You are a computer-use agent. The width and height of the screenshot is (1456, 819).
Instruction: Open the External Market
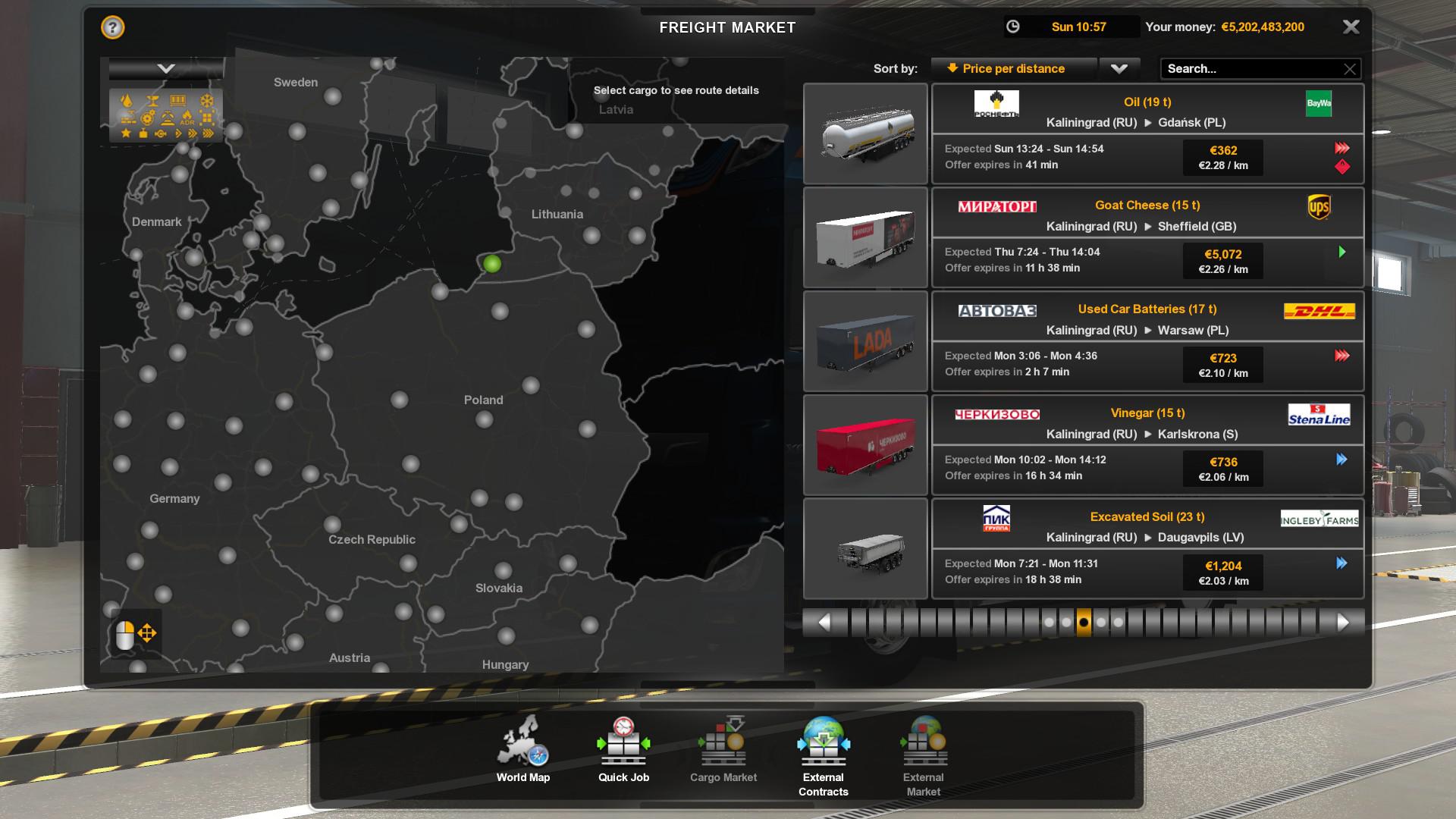[923, 756]
